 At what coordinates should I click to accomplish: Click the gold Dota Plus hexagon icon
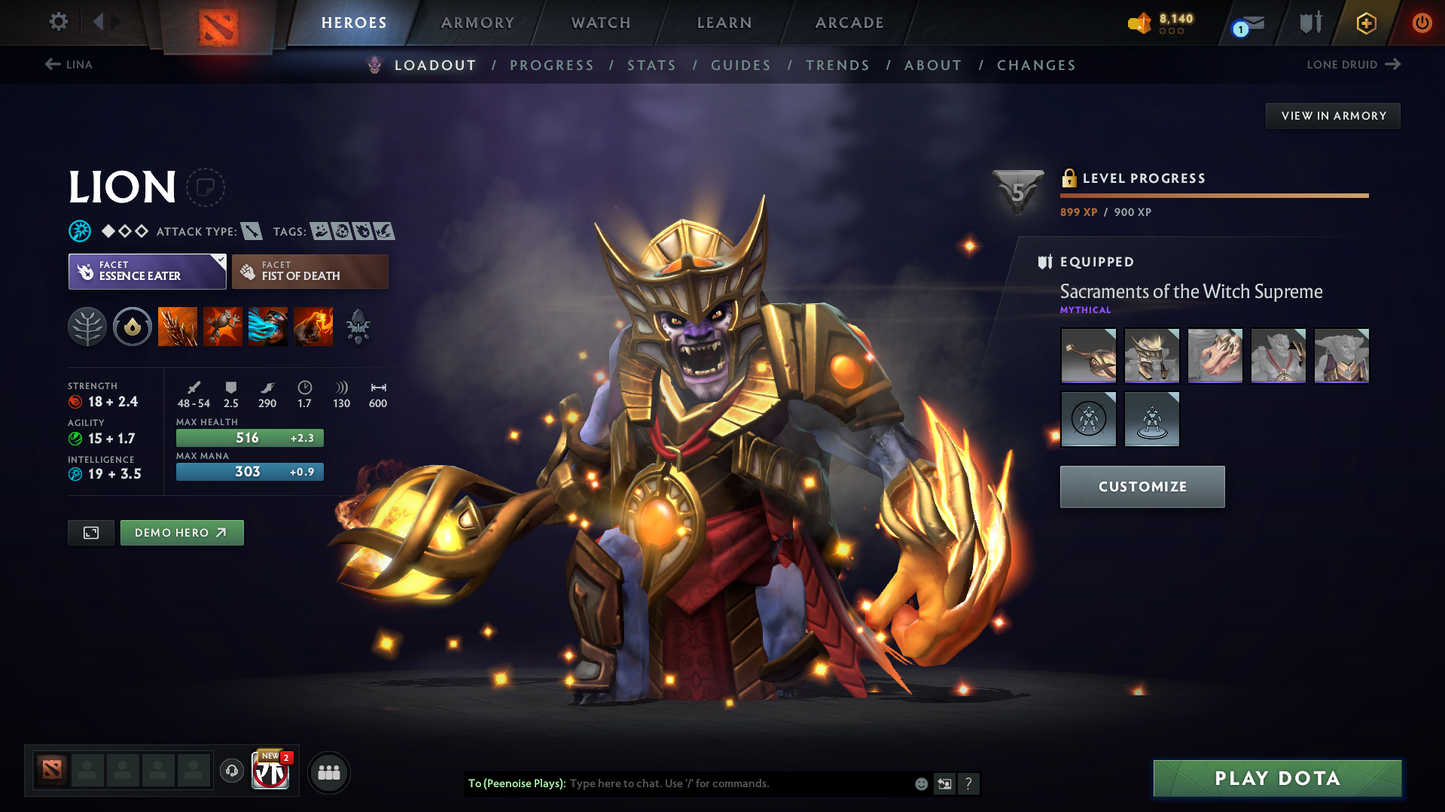pyautogui.click(x=1367, y=23)
